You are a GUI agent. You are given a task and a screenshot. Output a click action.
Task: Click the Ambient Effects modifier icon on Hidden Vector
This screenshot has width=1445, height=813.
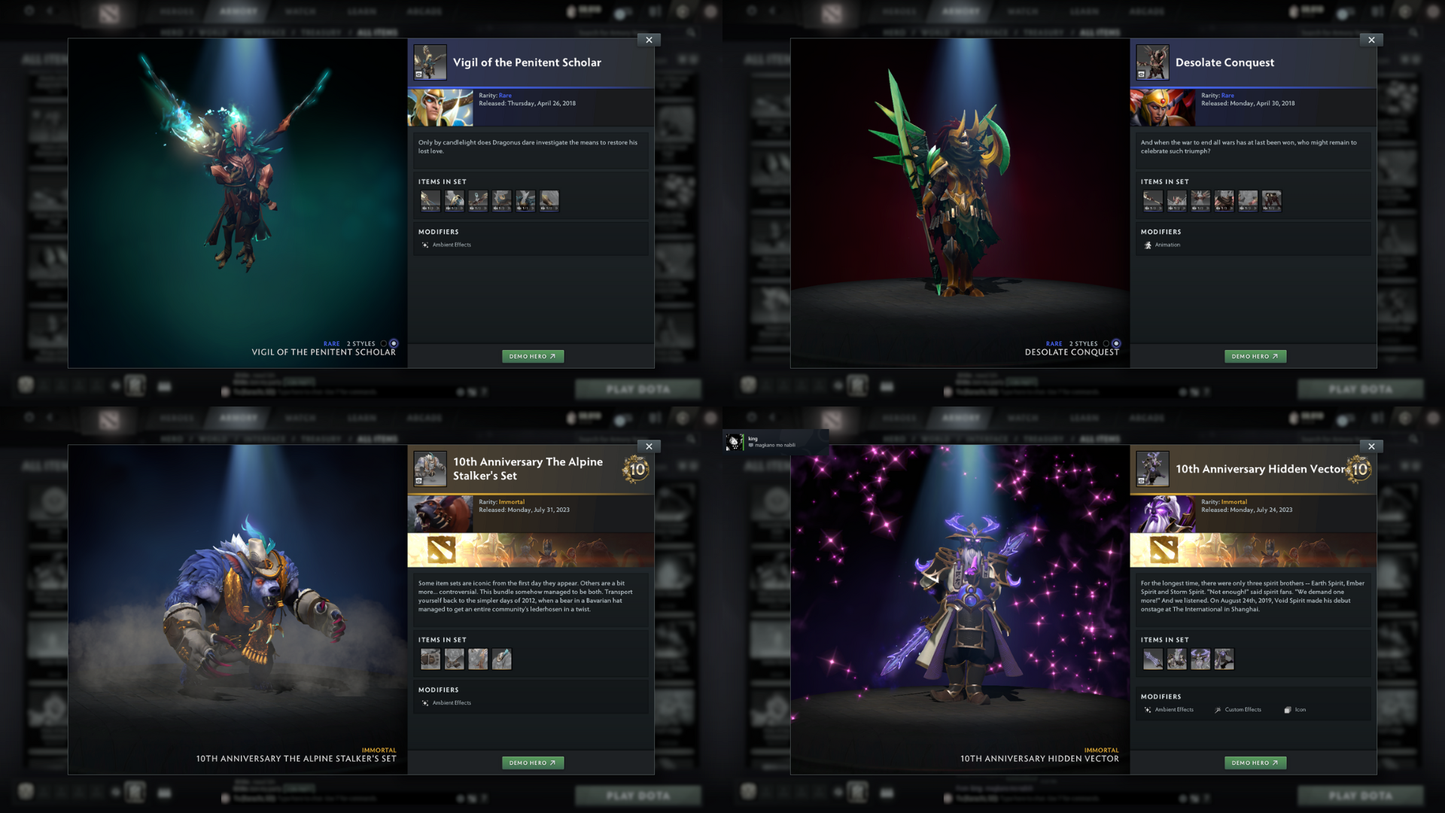coord(1147,709)
